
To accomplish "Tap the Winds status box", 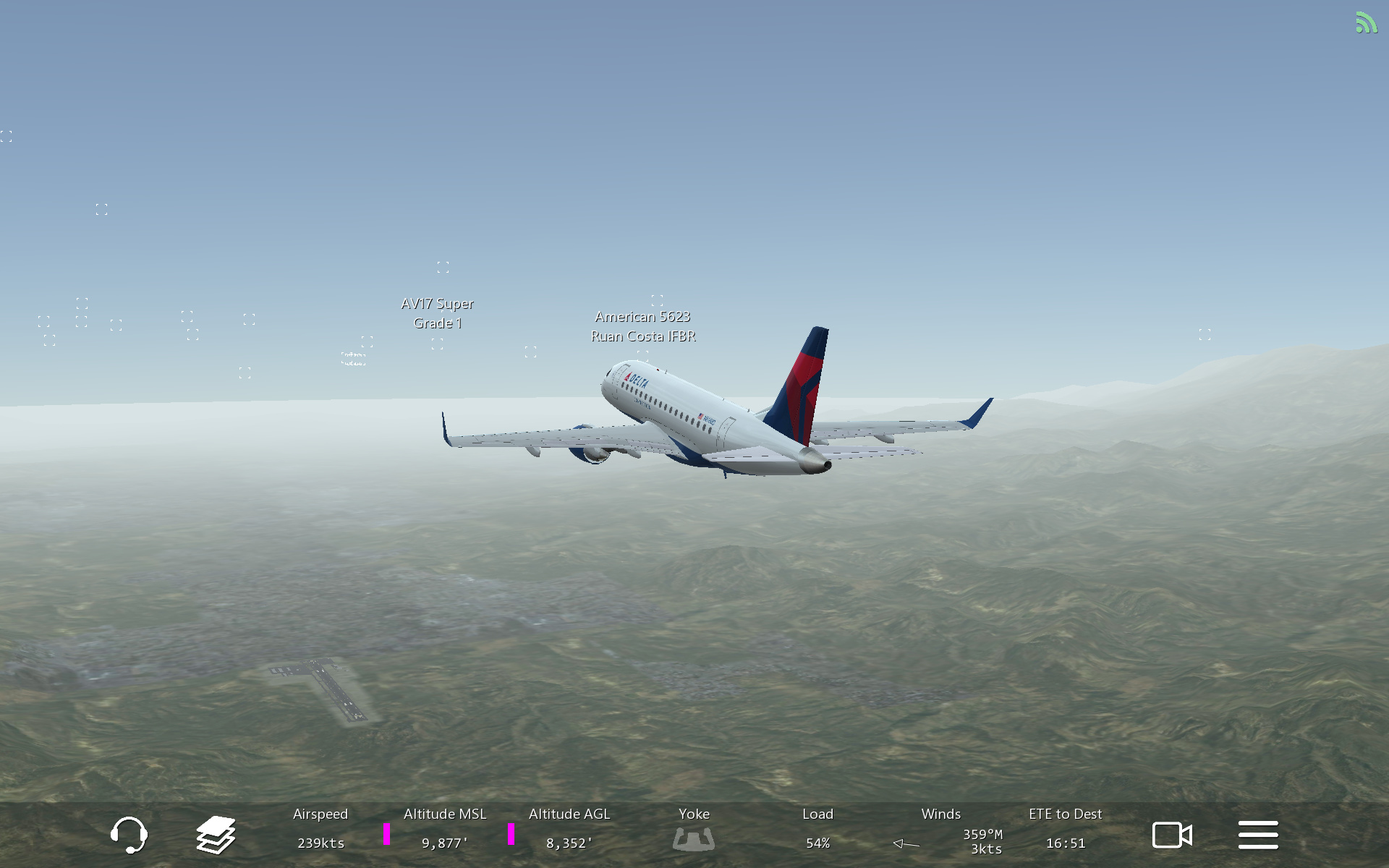I will (942, 830).
